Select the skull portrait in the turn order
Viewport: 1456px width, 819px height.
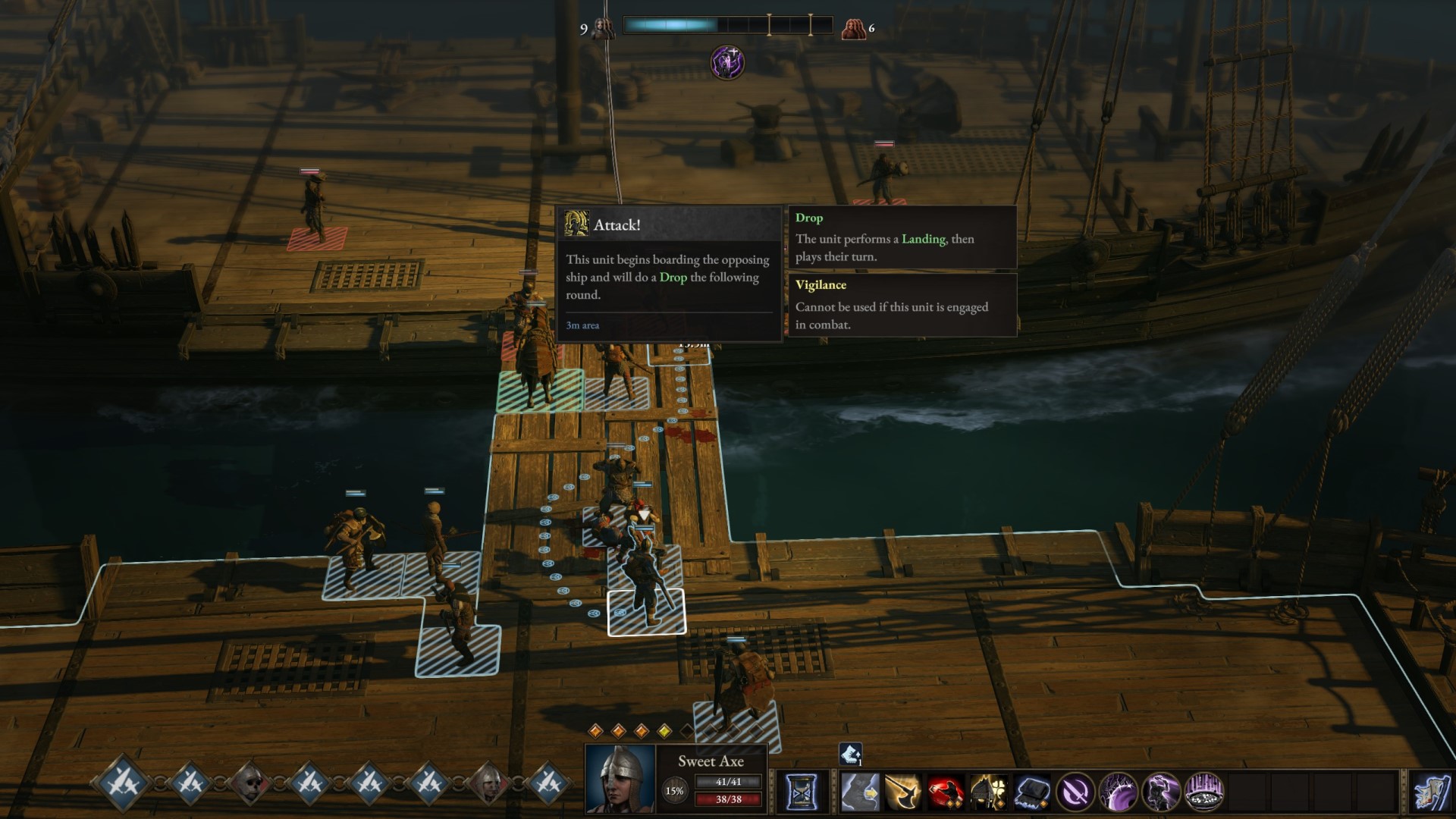point(251,784)
